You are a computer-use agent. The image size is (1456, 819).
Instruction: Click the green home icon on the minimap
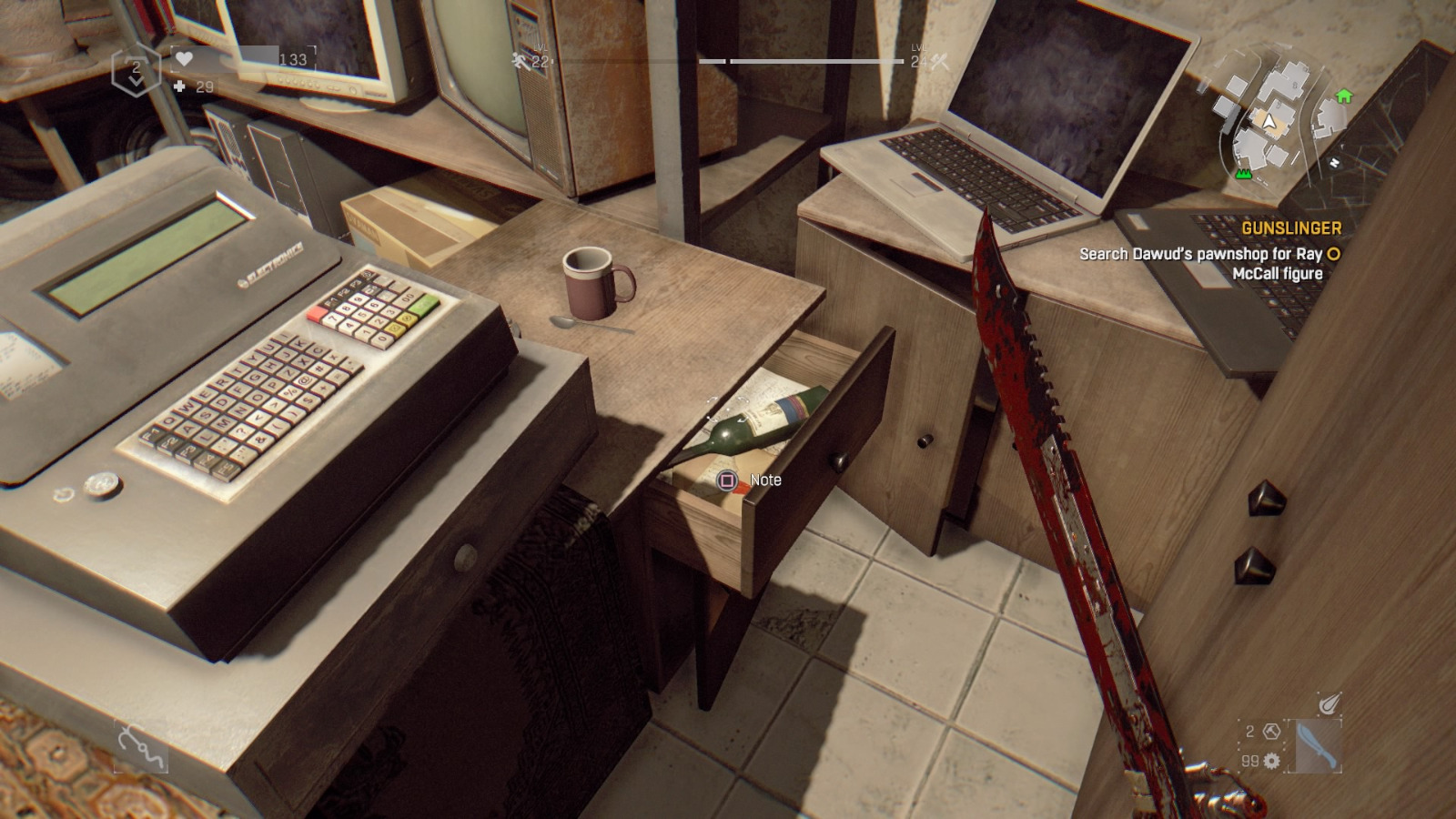[1344, 96]
